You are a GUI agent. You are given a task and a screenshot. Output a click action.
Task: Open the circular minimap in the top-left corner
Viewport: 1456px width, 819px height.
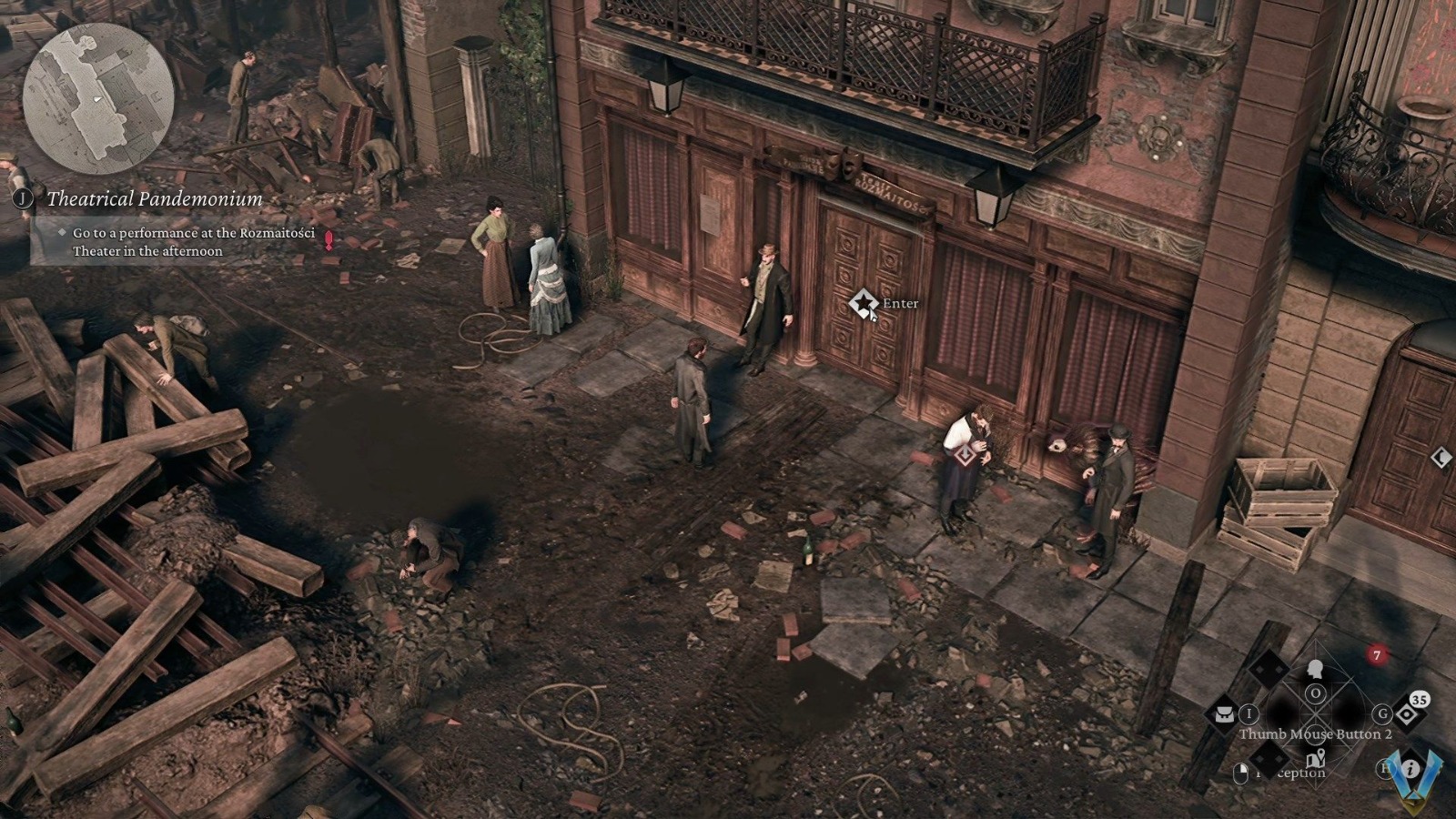[97, 97]
